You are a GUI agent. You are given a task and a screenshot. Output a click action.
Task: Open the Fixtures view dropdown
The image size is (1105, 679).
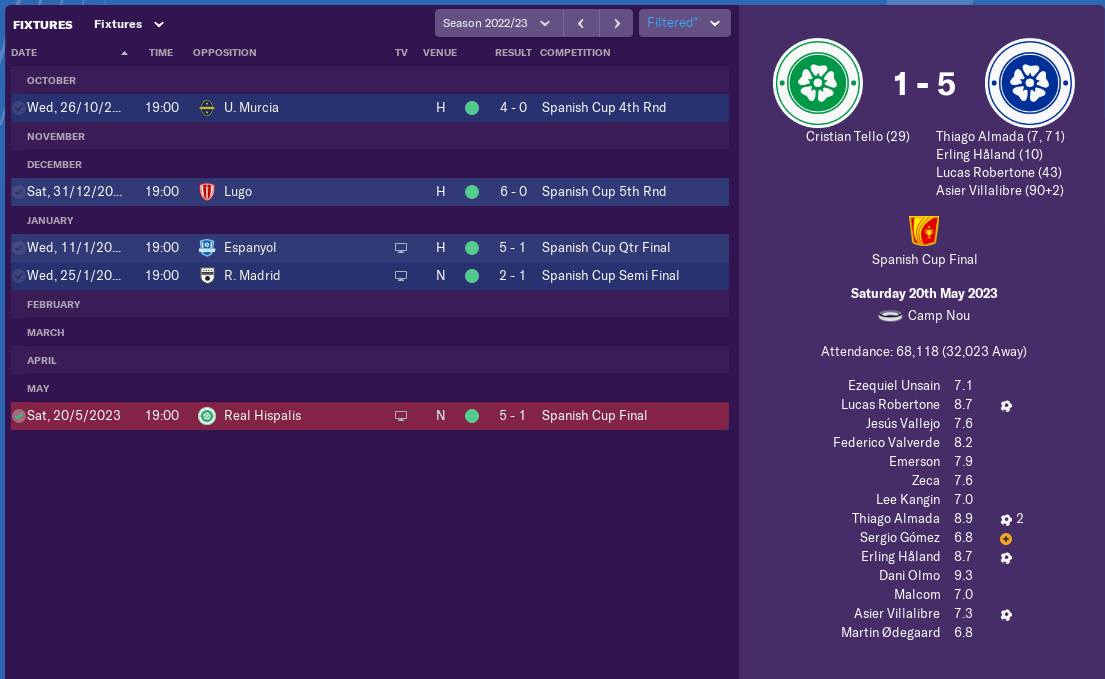coord(129,24)
